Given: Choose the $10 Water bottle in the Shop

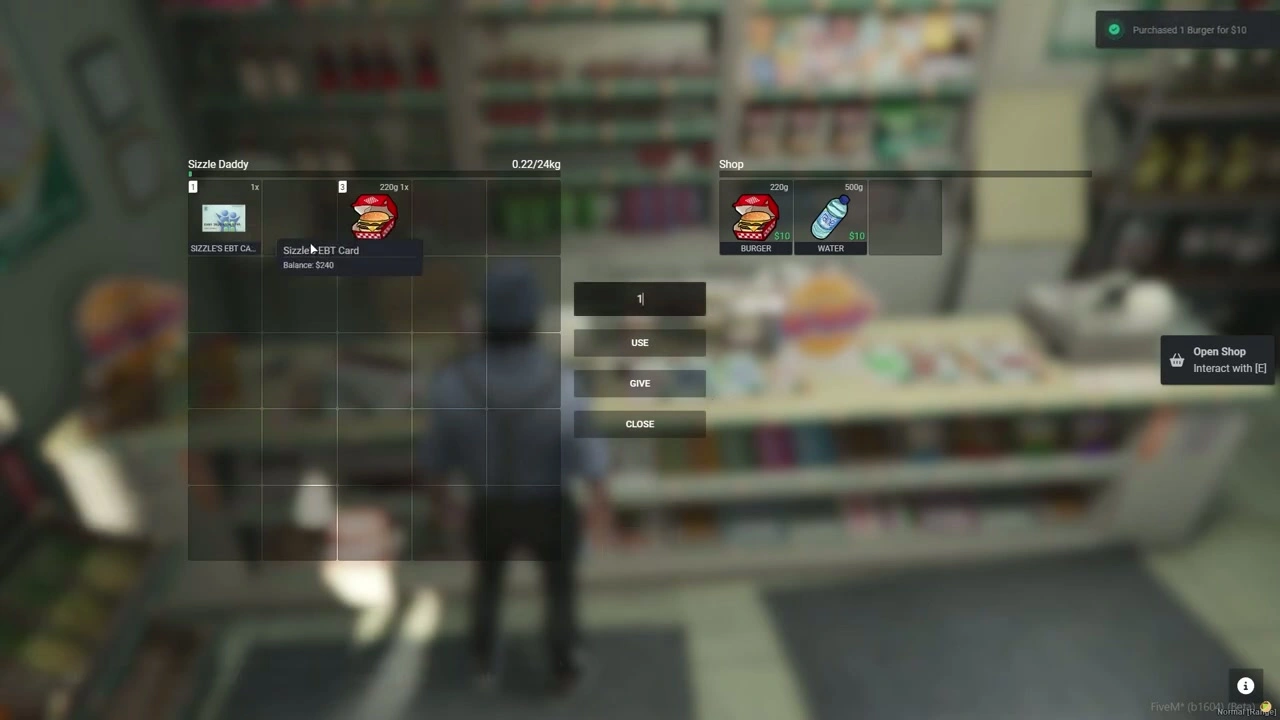Looking at the screenshot, I should pos(830,218).
